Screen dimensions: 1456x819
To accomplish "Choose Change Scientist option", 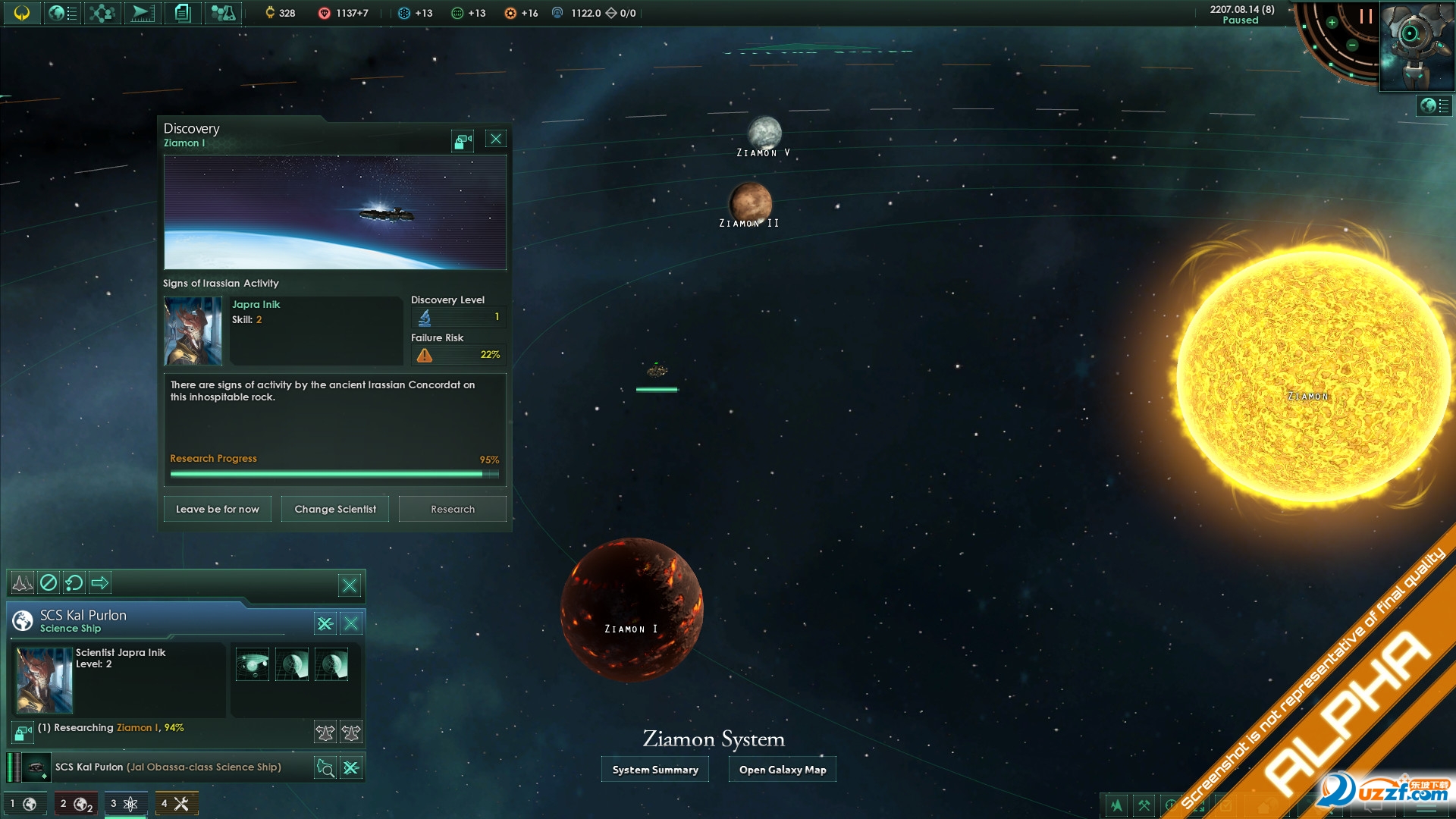I will tap(334, 509).
